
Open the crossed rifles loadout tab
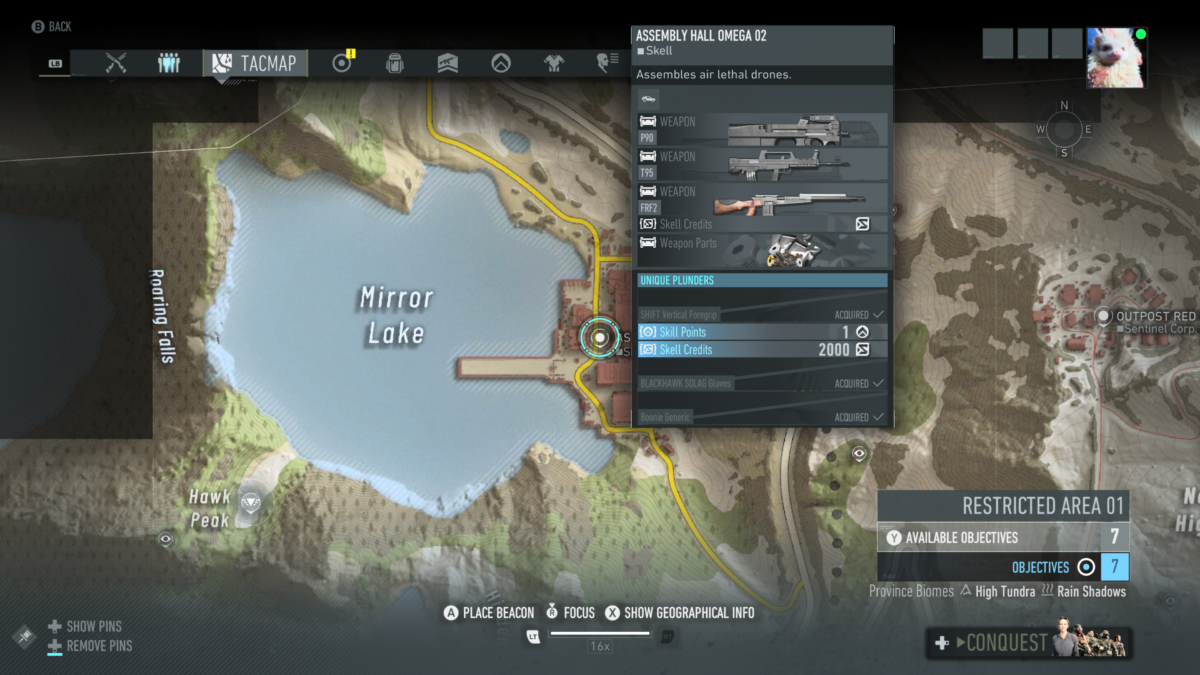pos(116,63)
